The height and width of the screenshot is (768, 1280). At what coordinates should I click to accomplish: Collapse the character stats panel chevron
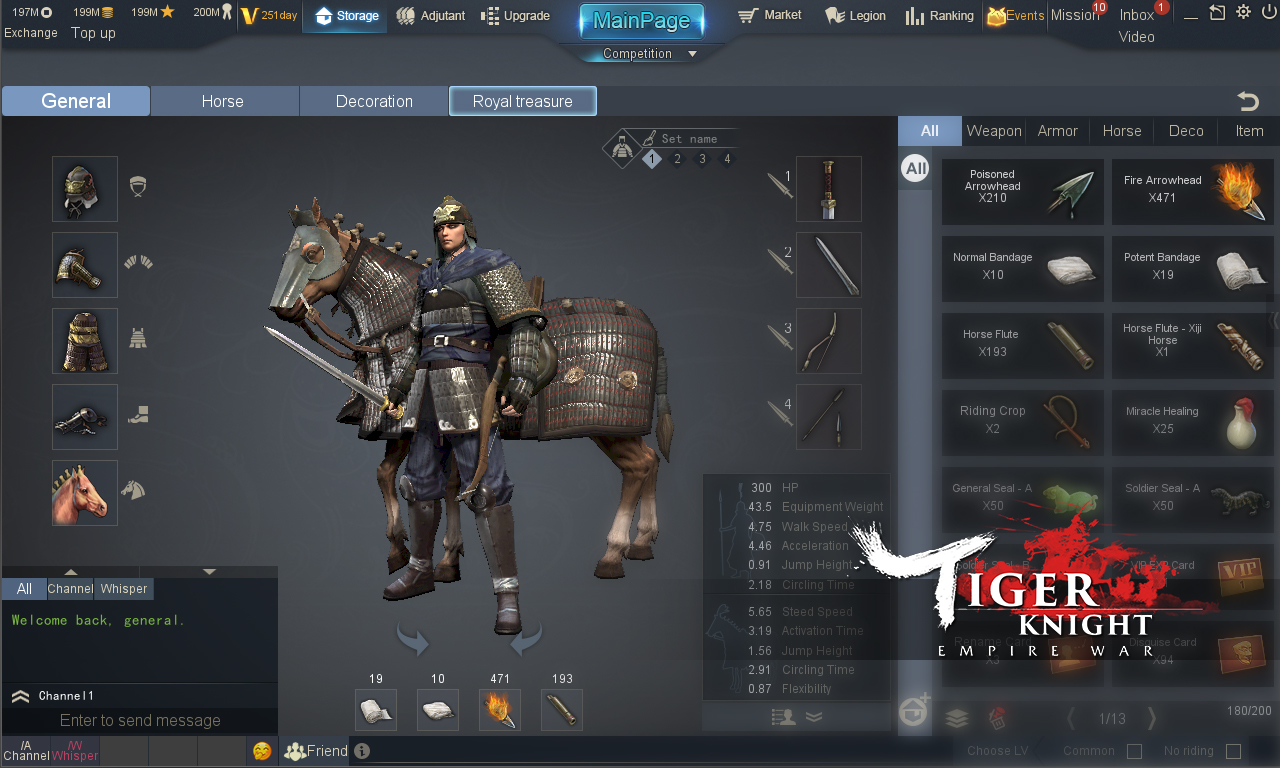814,716
